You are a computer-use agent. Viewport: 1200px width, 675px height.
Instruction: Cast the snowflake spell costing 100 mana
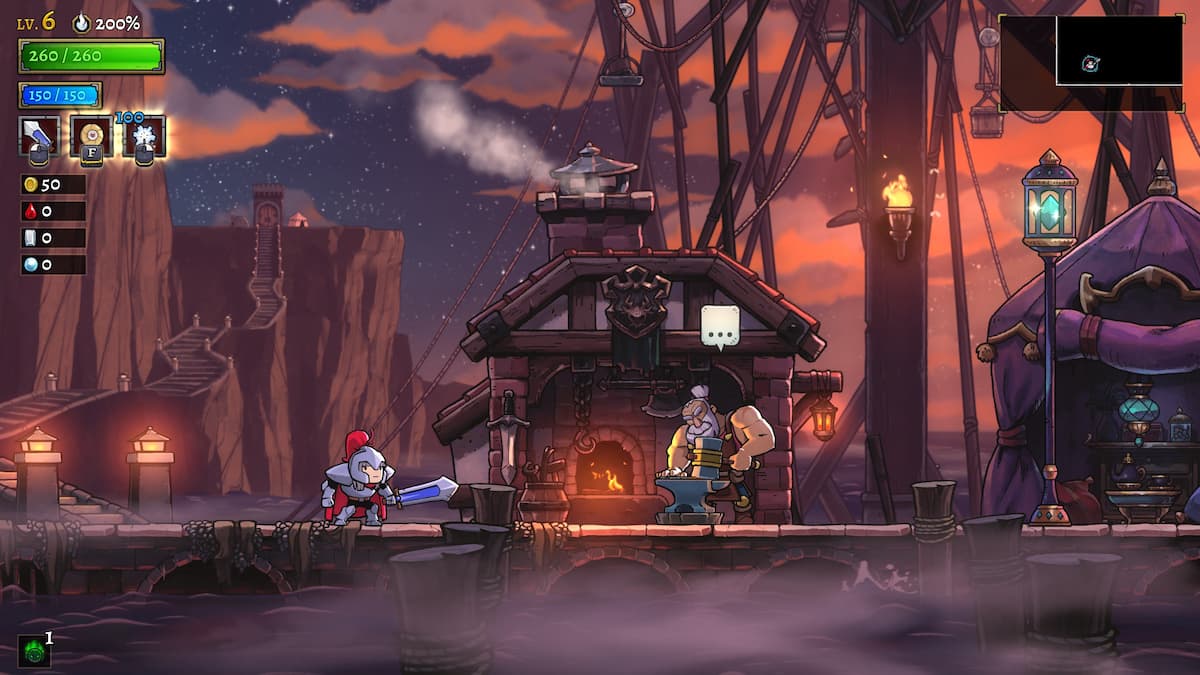[144, 136]
